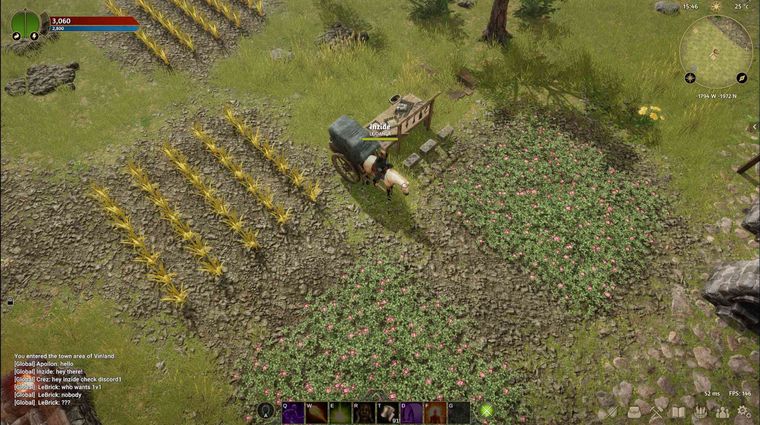Activate the Q hotbar ability
Image resolution: width=760 pixels, height=425 pixels.
click(294, 412)
